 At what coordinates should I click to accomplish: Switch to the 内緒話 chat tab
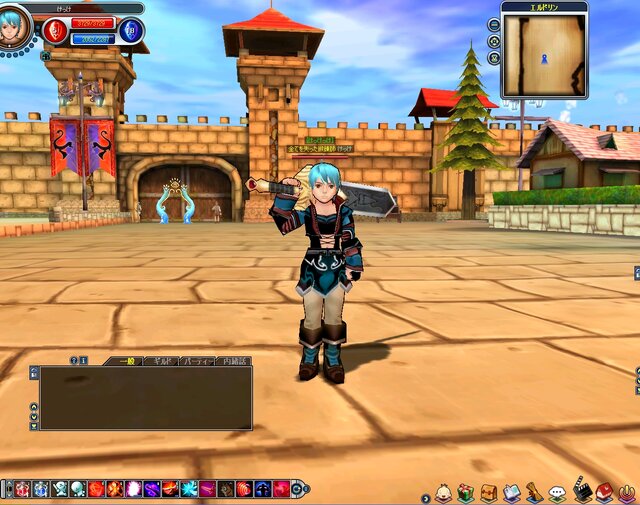click(232, 360)
